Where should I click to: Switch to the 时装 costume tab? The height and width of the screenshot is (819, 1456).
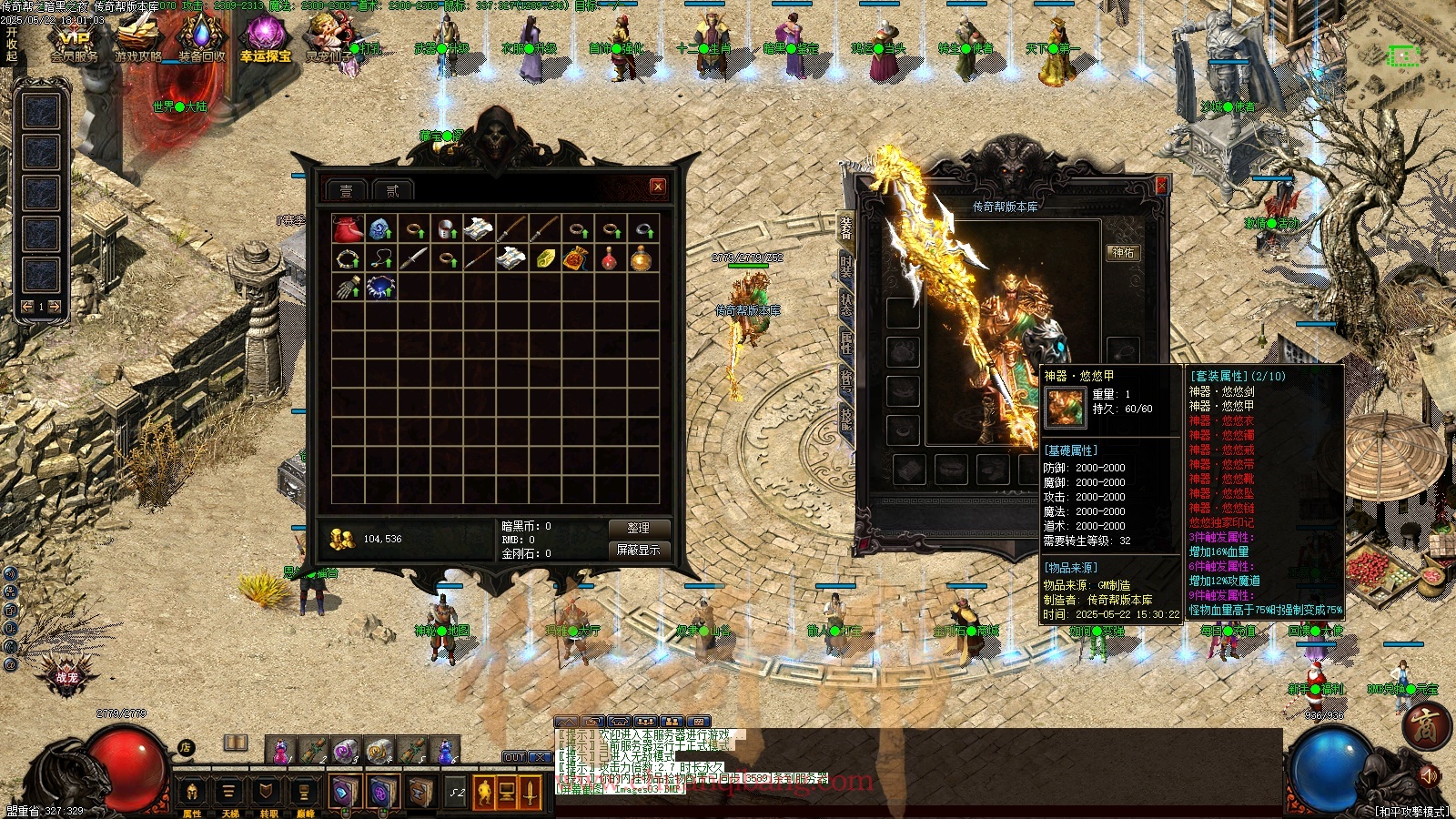tap(846, 268)
